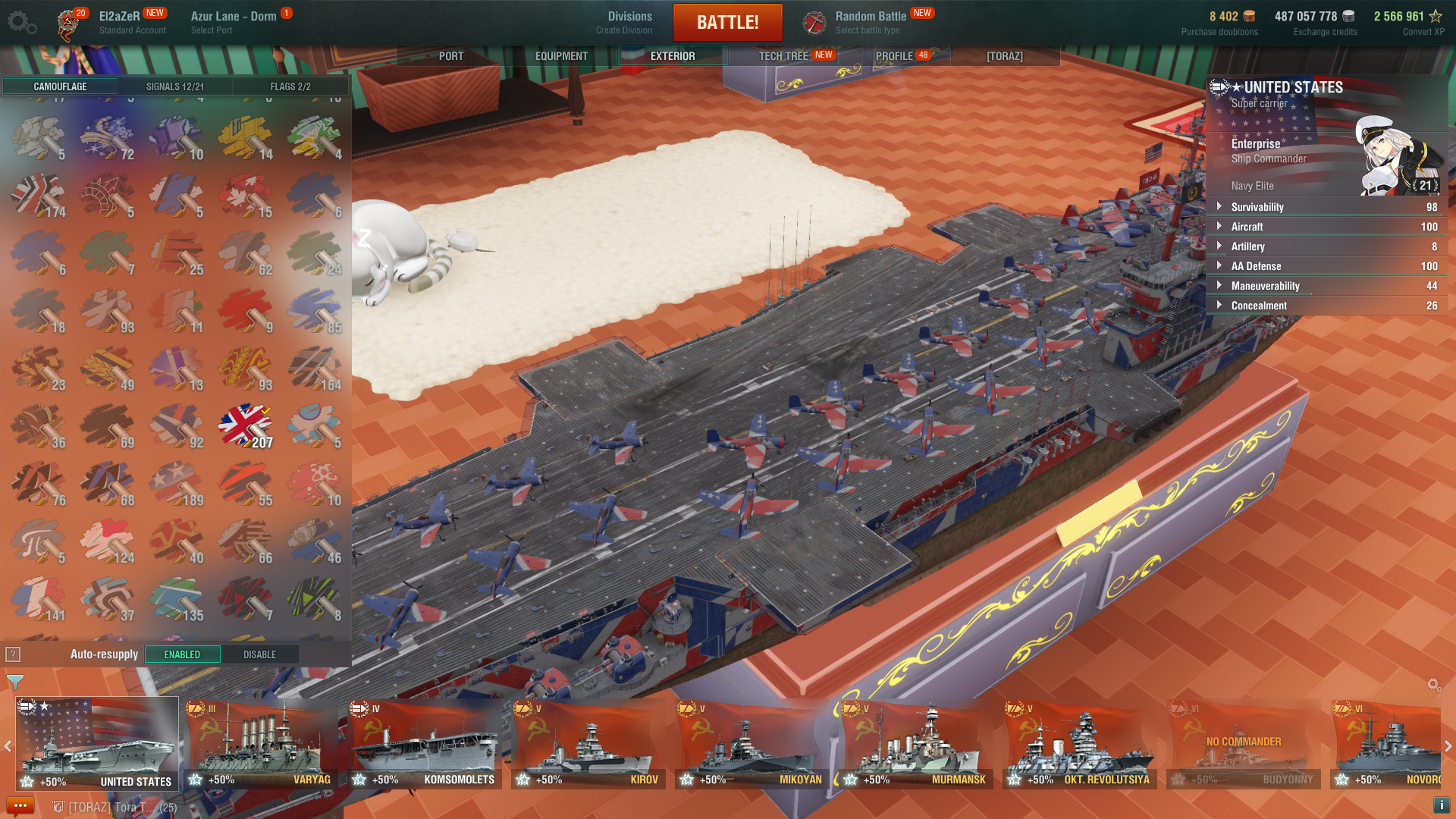Open the ship carousel filter funnel

tap(14, 682)
